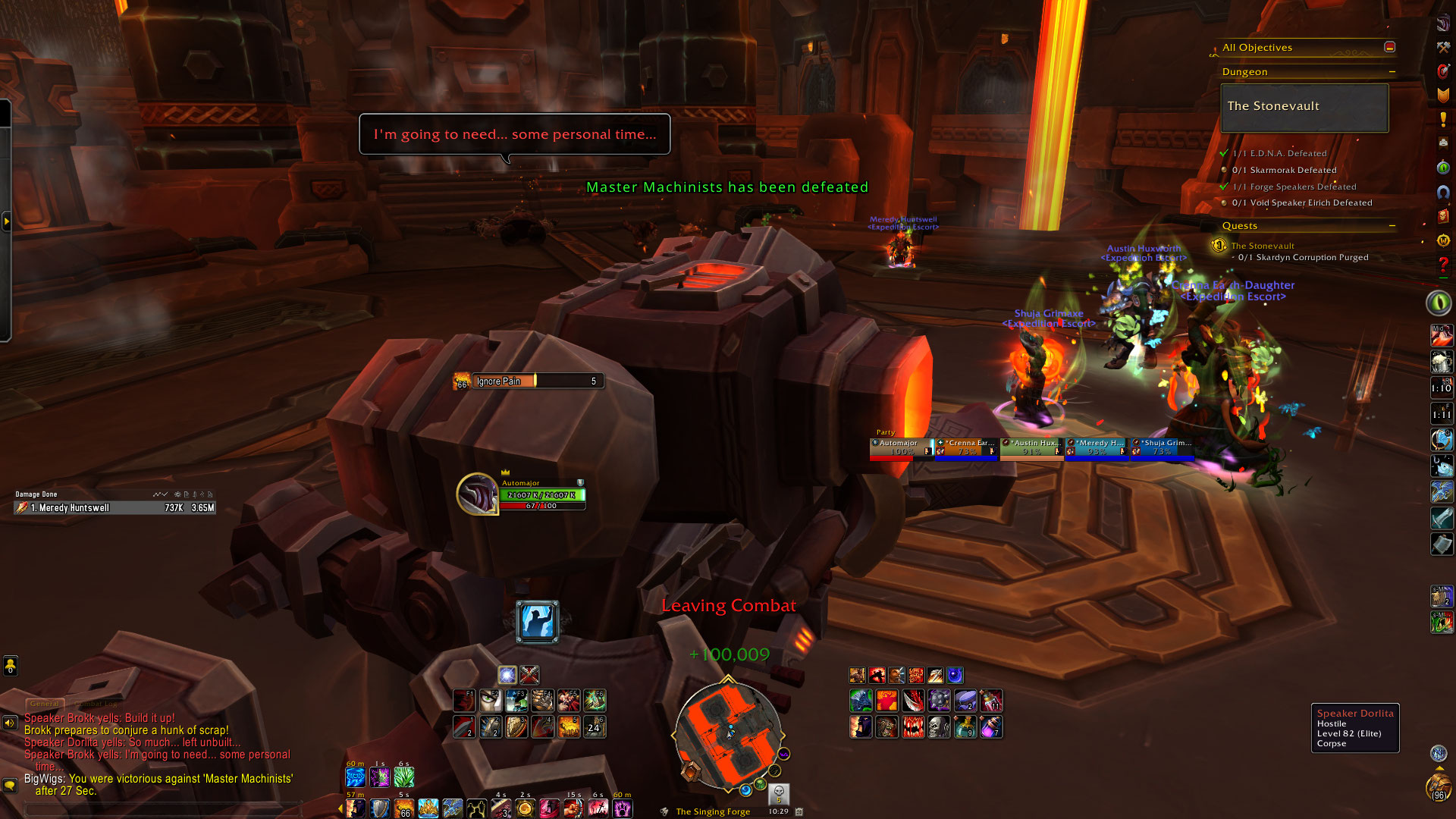Image resolution: width=1456 pixels, height=819 pixels.
Task: Select the Automajor party frame
Action: click(901, 448)
